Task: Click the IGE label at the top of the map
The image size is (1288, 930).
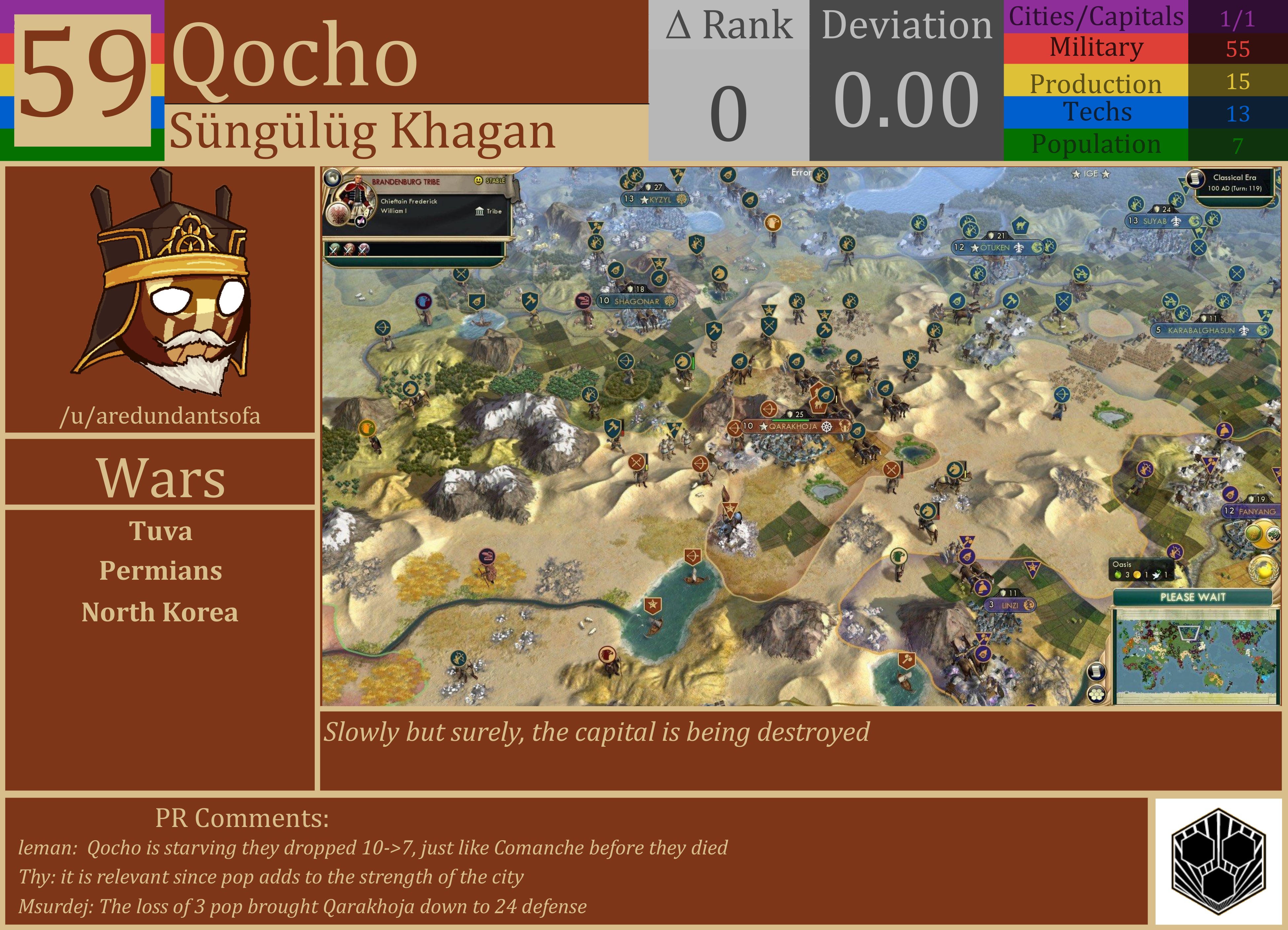Action: pos(1092,174)
